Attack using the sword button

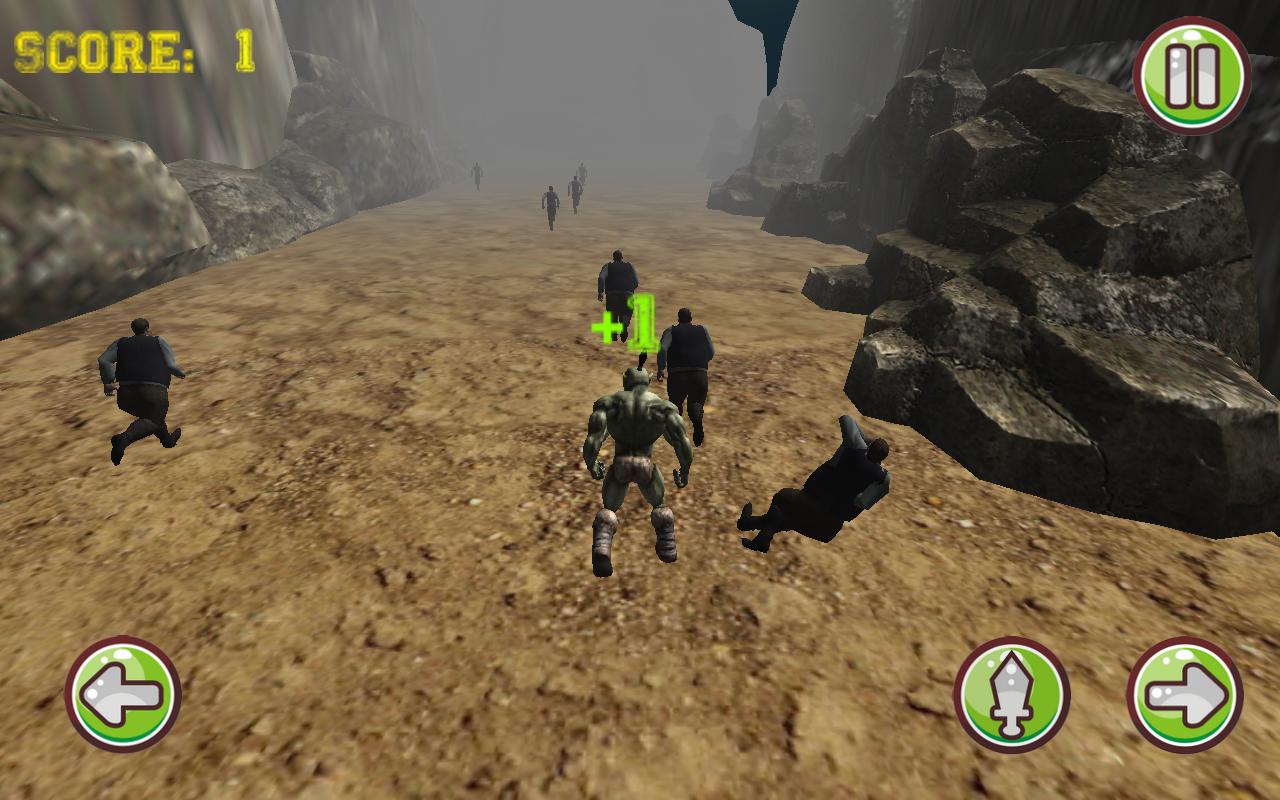pos(1011,694)
